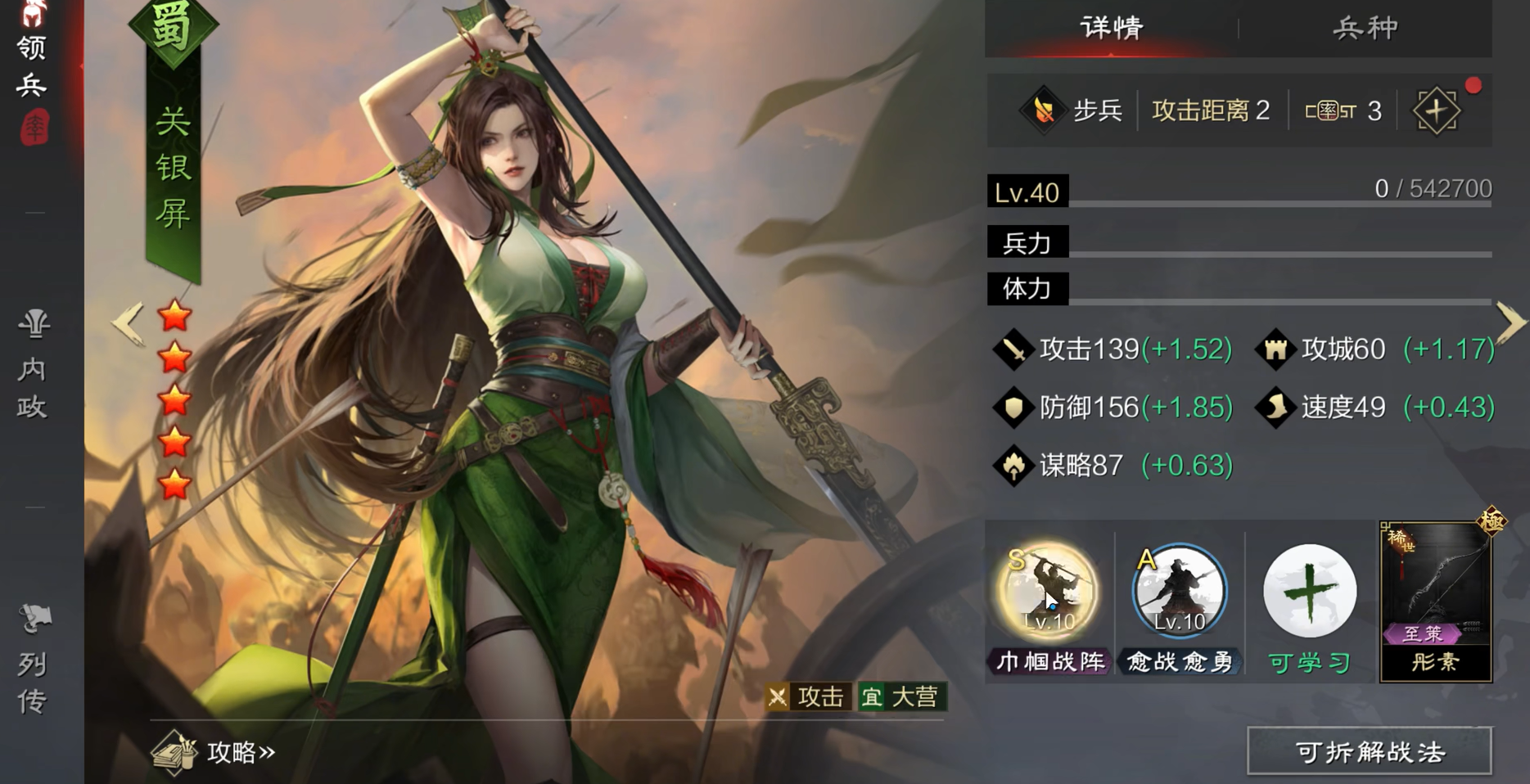Expand next general with right arrow
Screen dimensions: 1530x784
1510,323
